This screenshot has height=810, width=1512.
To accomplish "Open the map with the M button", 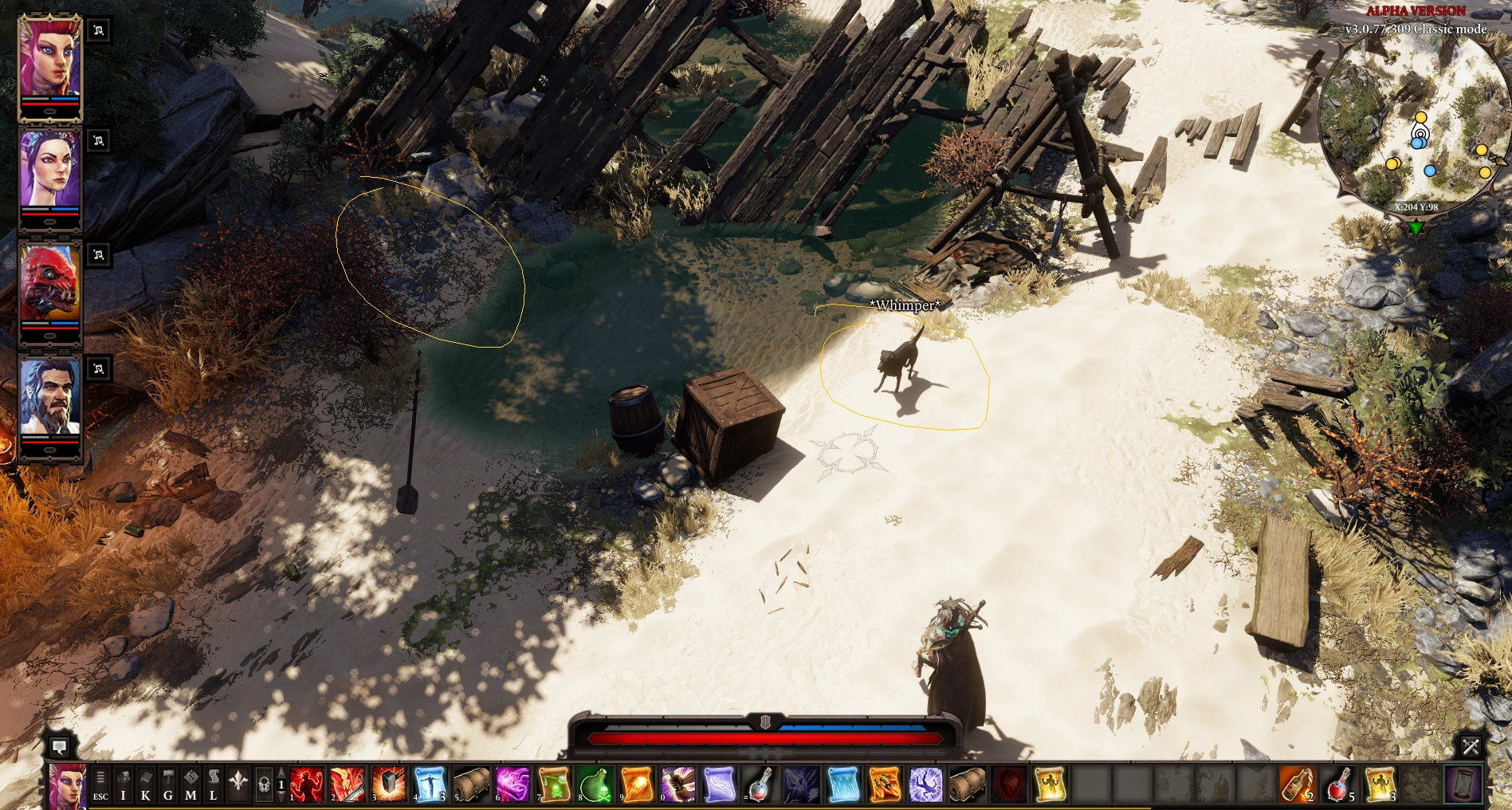I will pyautogui.click(x=190, y=784).
